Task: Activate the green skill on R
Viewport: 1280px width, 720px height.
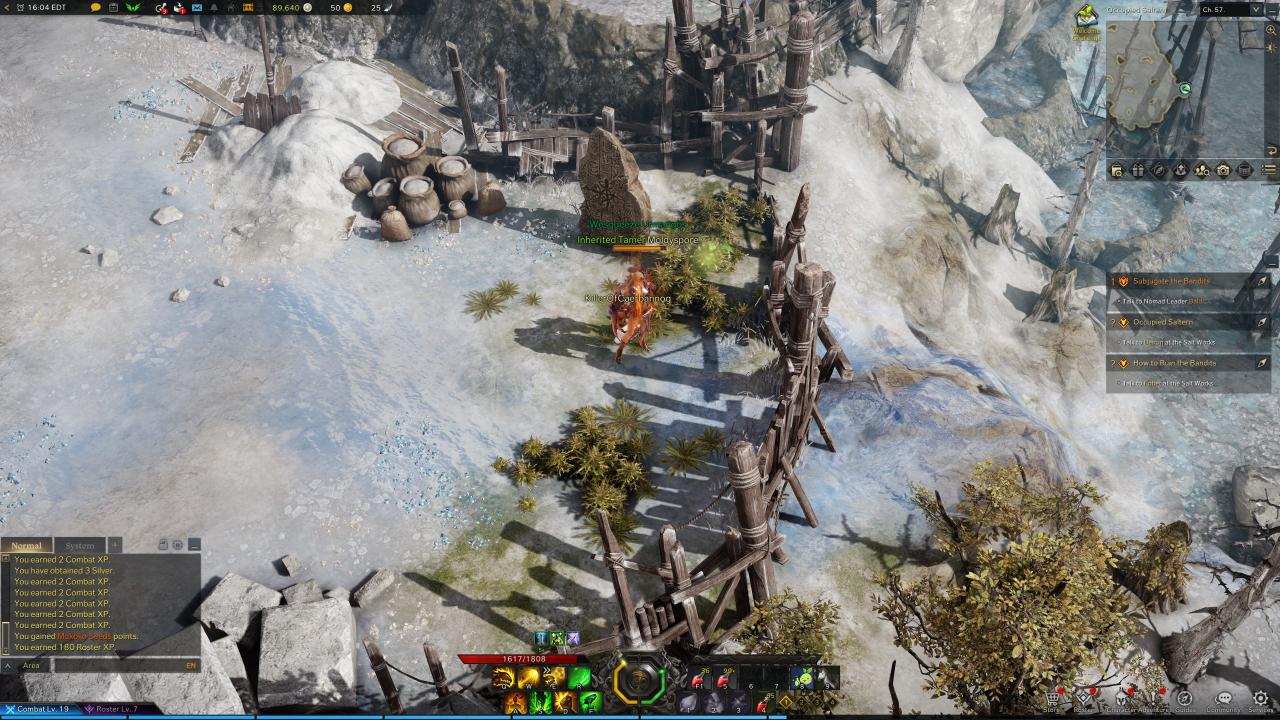Action: [x=580, y=679]
